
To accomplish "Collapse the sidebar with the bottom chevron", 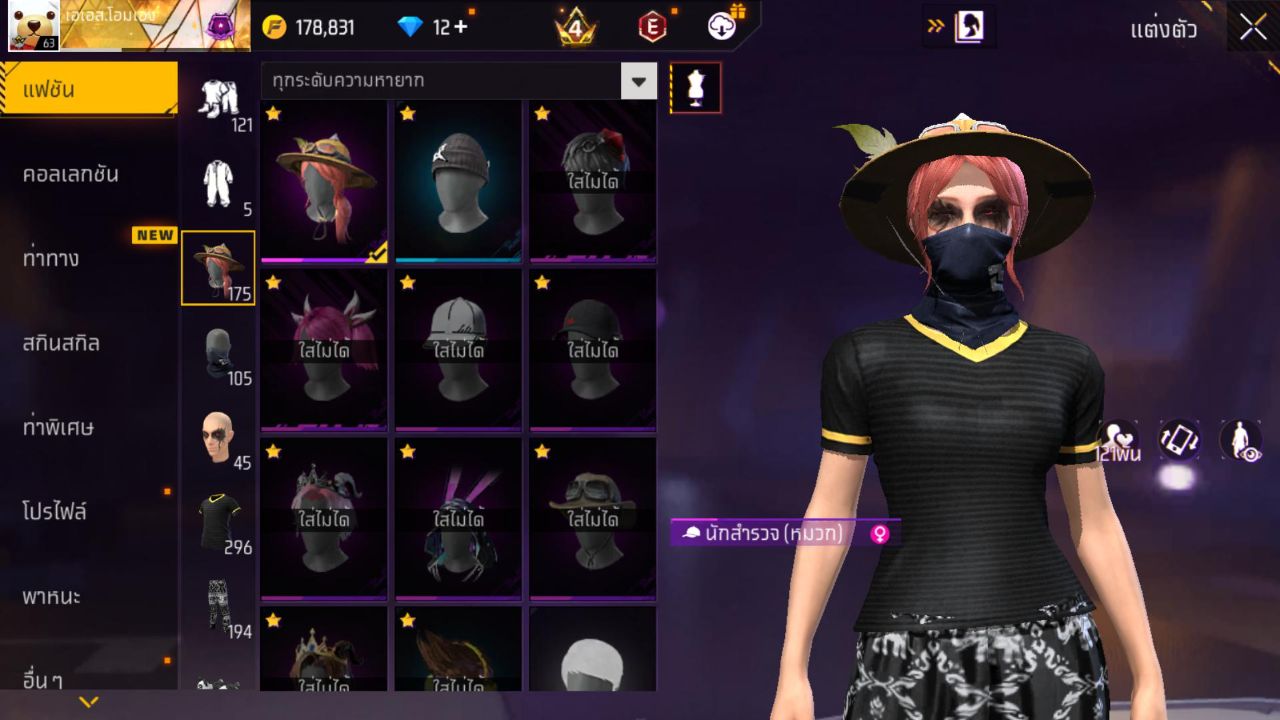I will (x=88, y=703).
